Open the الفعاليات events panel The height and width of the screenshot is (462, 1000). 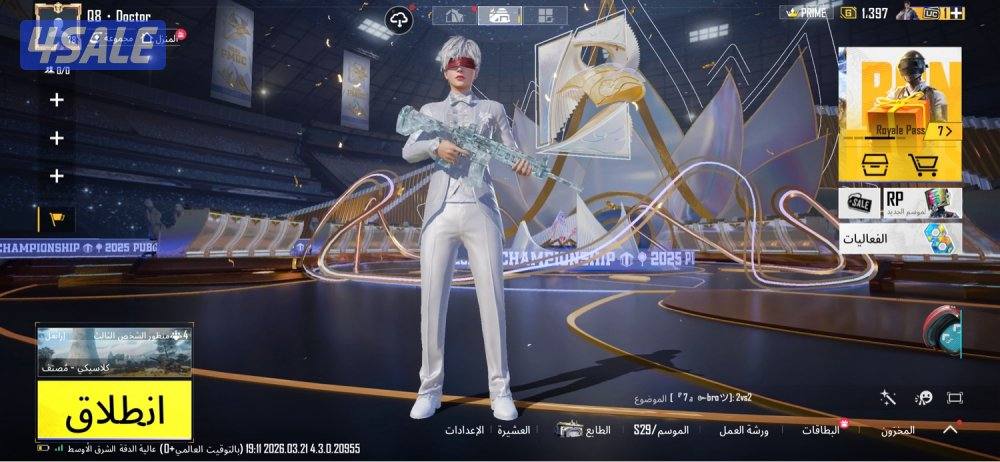pyautogui.click(x=900, y=239)
